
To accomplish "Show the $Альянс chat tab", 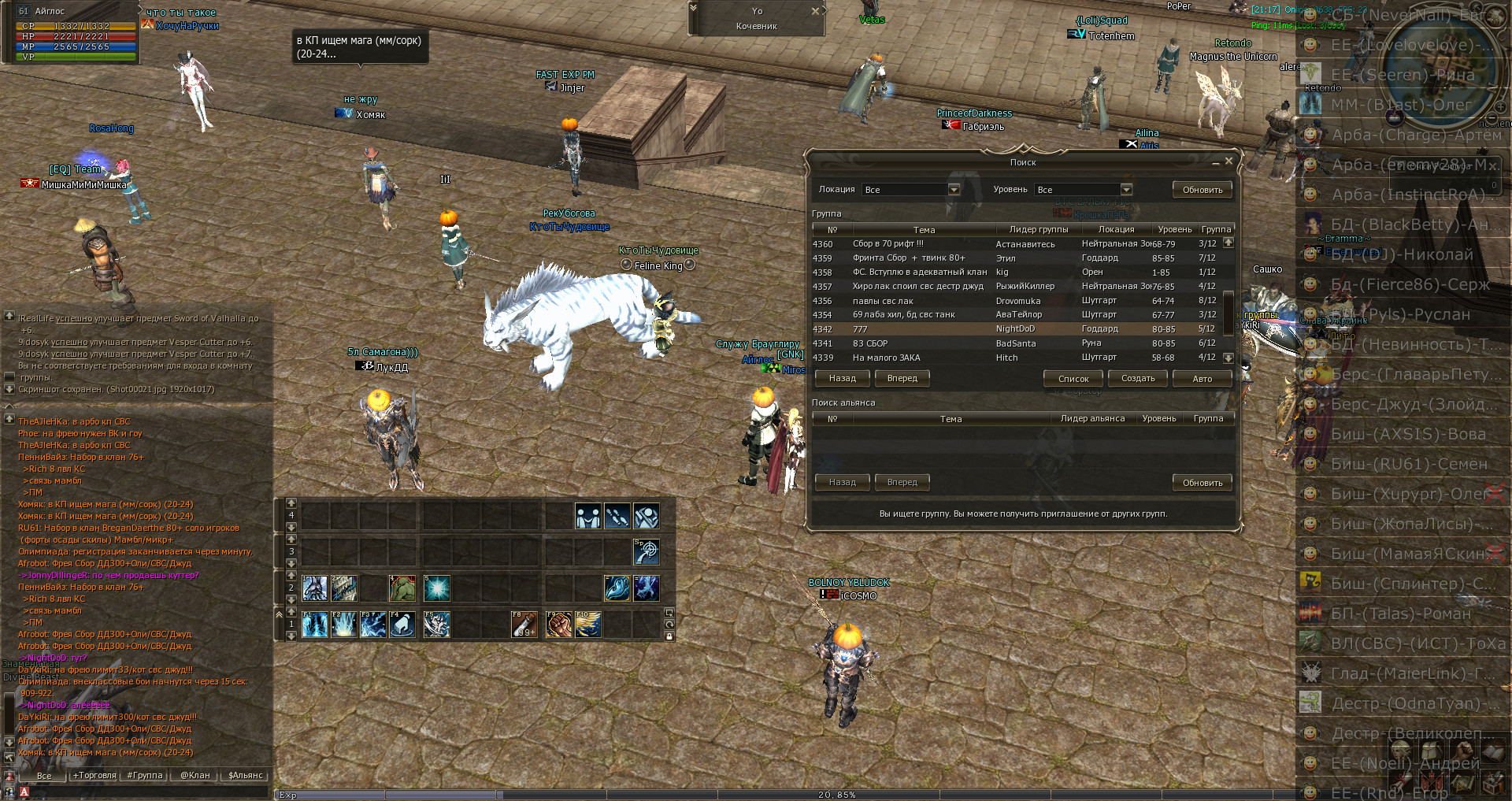I will coord(245,776).
